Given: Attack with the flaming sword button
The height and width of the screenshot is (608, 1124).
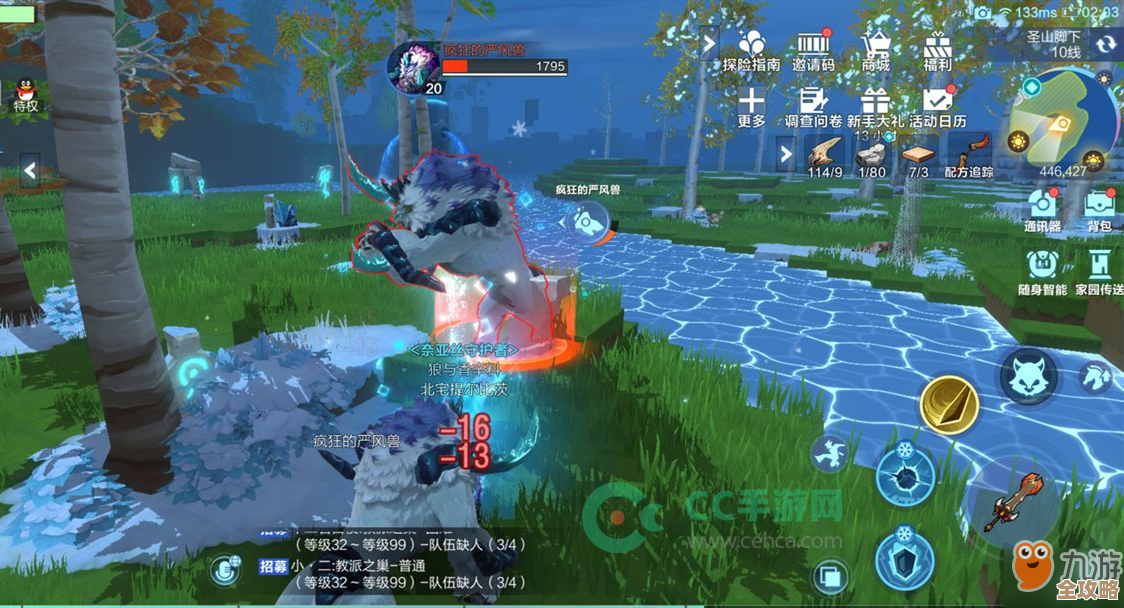Looking at the screenshot, I should 1008,501.
